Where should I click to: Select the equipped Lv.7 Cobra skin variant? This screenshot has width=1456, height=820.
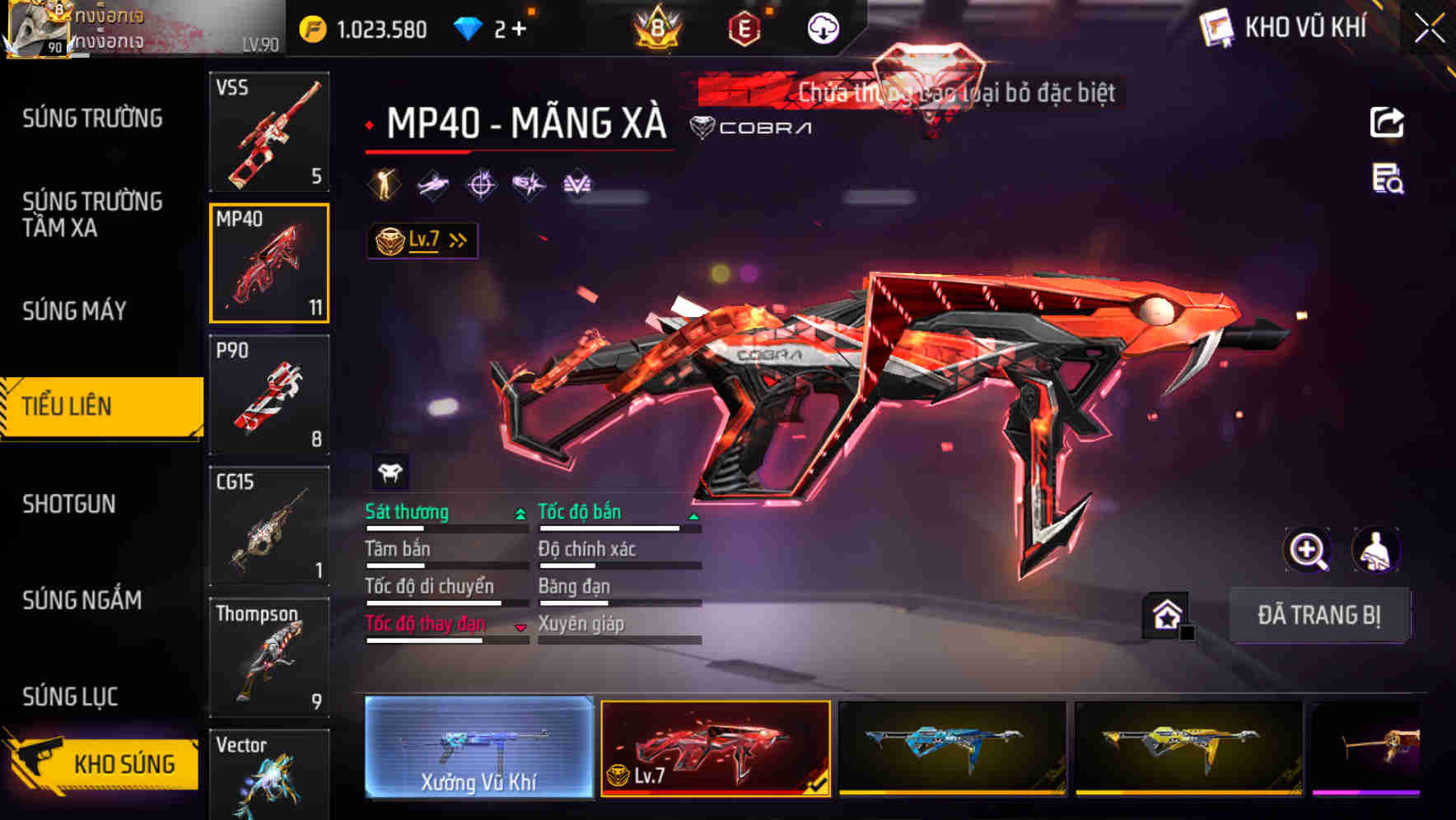pos(715,751)
